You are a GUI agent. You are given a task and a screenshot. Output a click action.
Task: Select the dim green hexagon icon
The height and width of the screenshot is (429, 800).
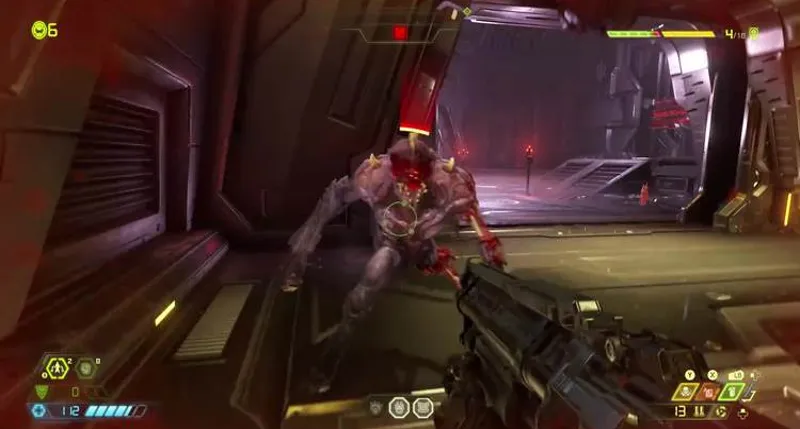86,370
